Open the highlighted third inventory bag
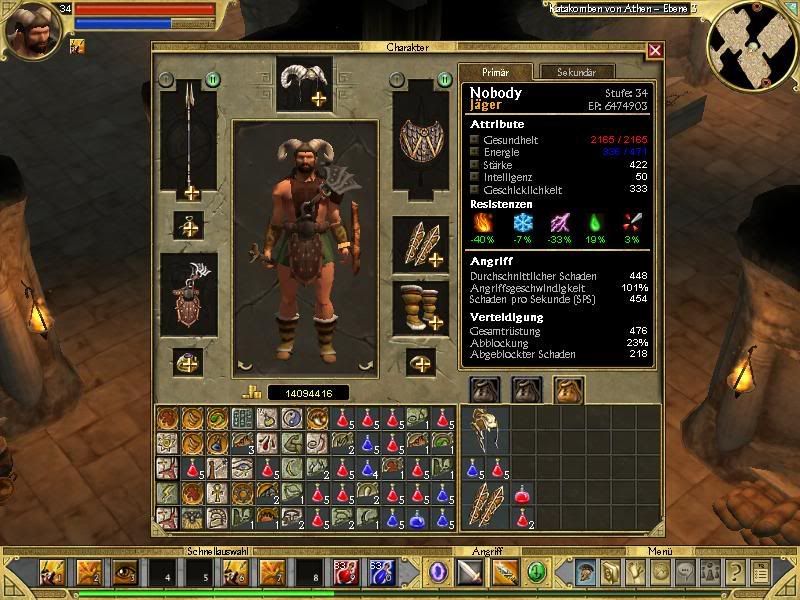800x600 pixels. [569, 389]
